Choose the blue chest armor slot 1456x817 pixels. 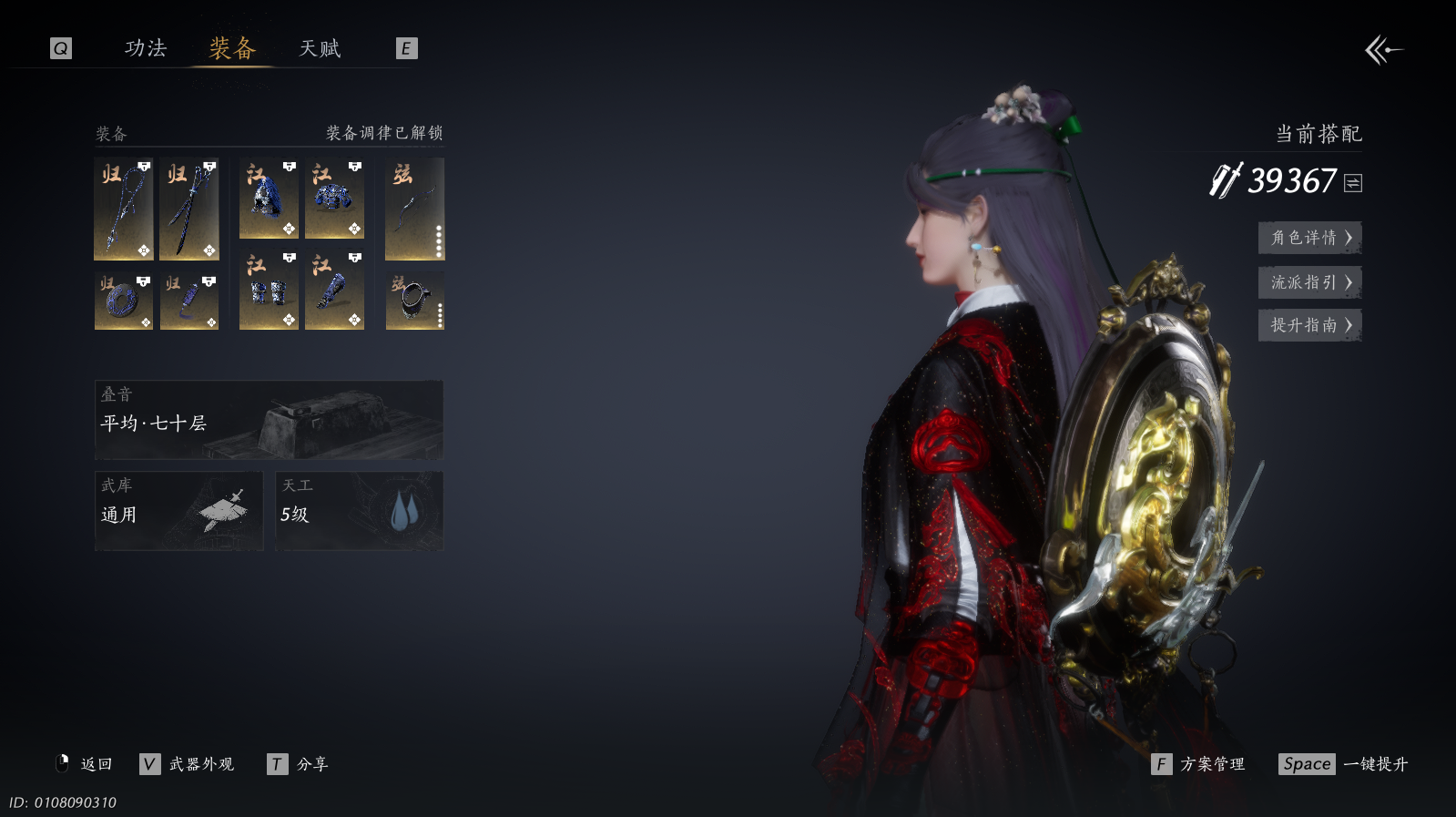click(334, 199)
